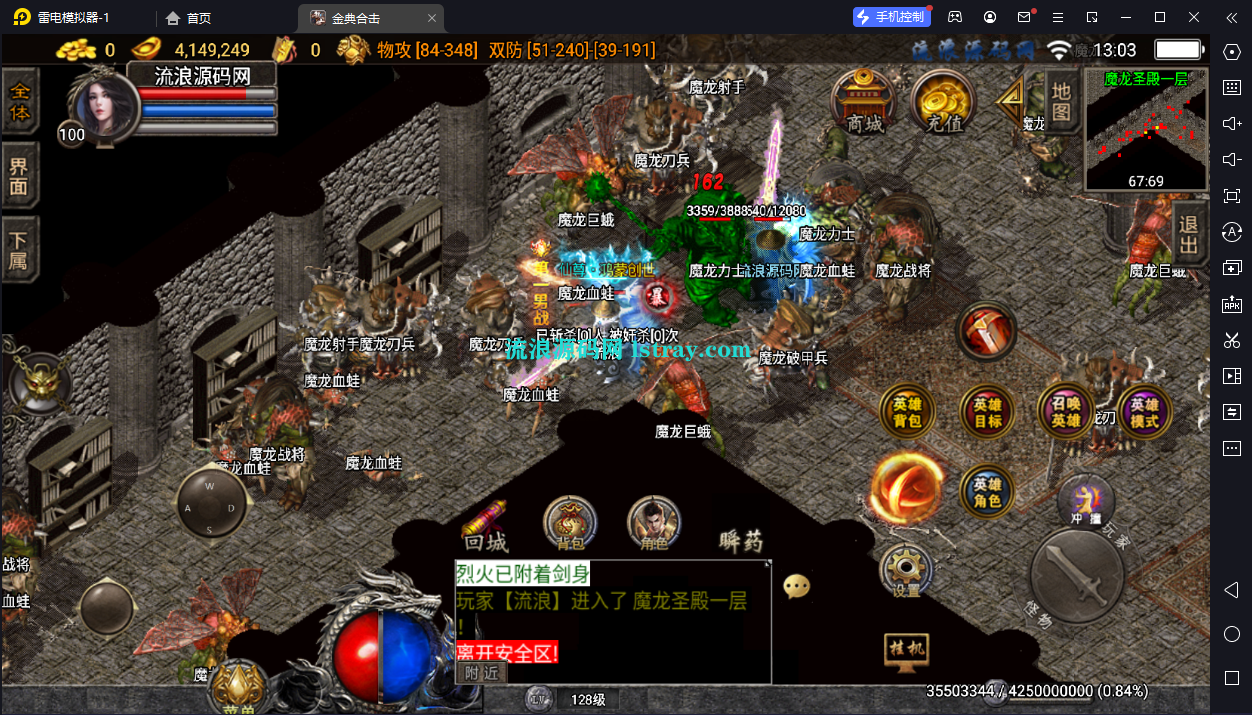Toggle the 挂机 auto-battle button
This screenshot has height=715, width=1252.
tap(907, 648)
